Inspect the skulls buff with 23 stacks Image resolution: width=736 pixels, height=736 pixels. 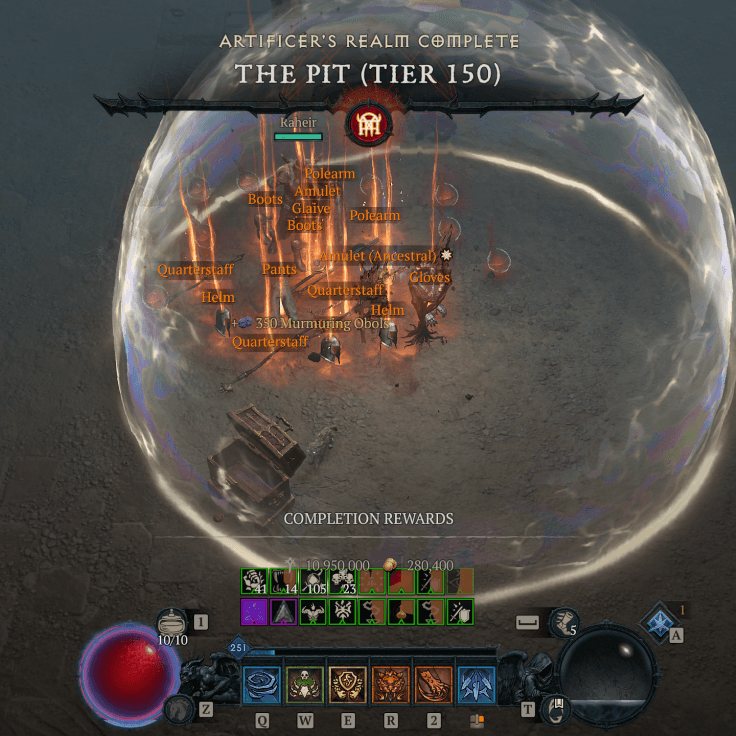tap(344, 582)
